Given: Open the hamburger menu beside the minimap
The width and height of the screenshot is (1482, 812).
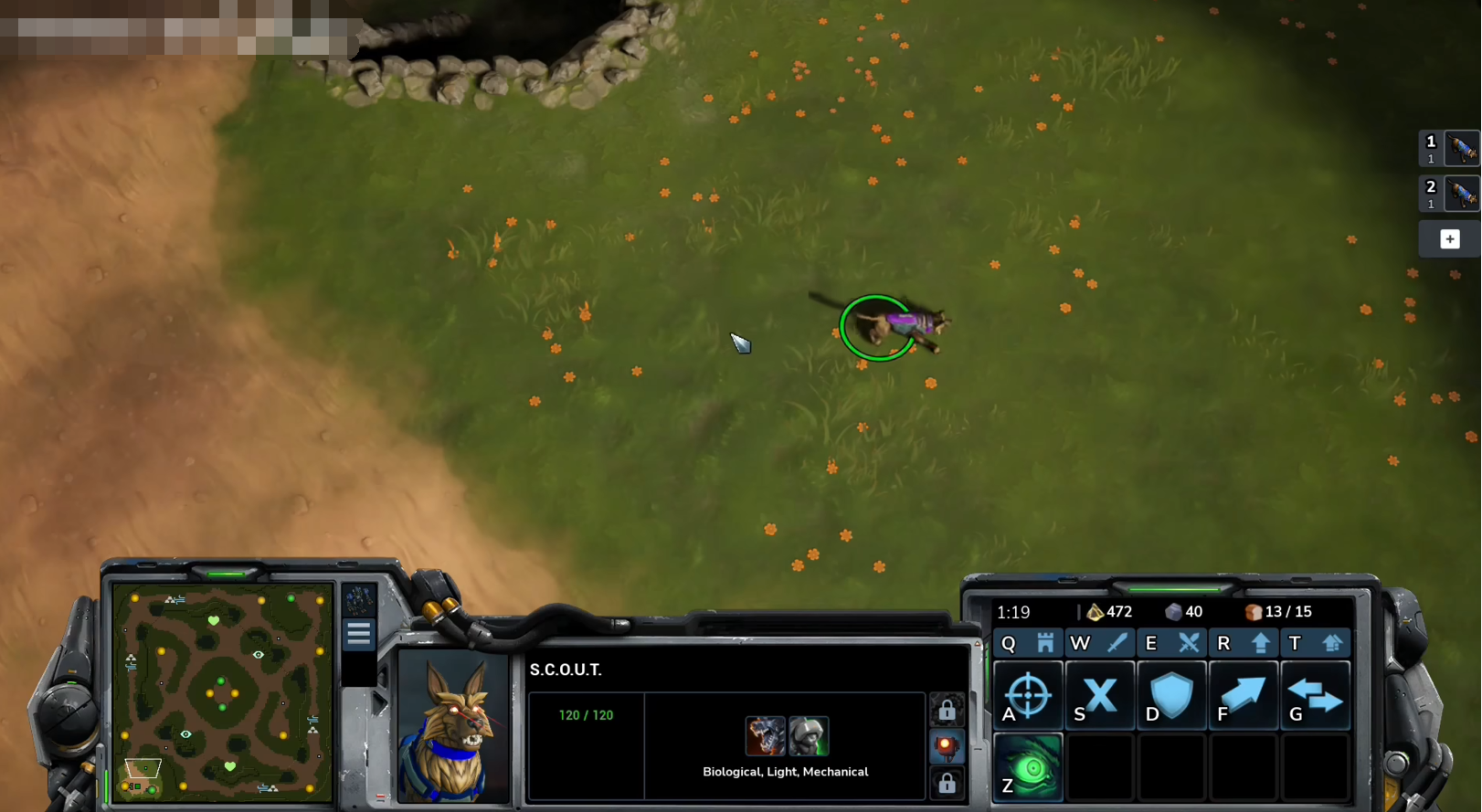Looking at the screenshot, I should point(358,633).
